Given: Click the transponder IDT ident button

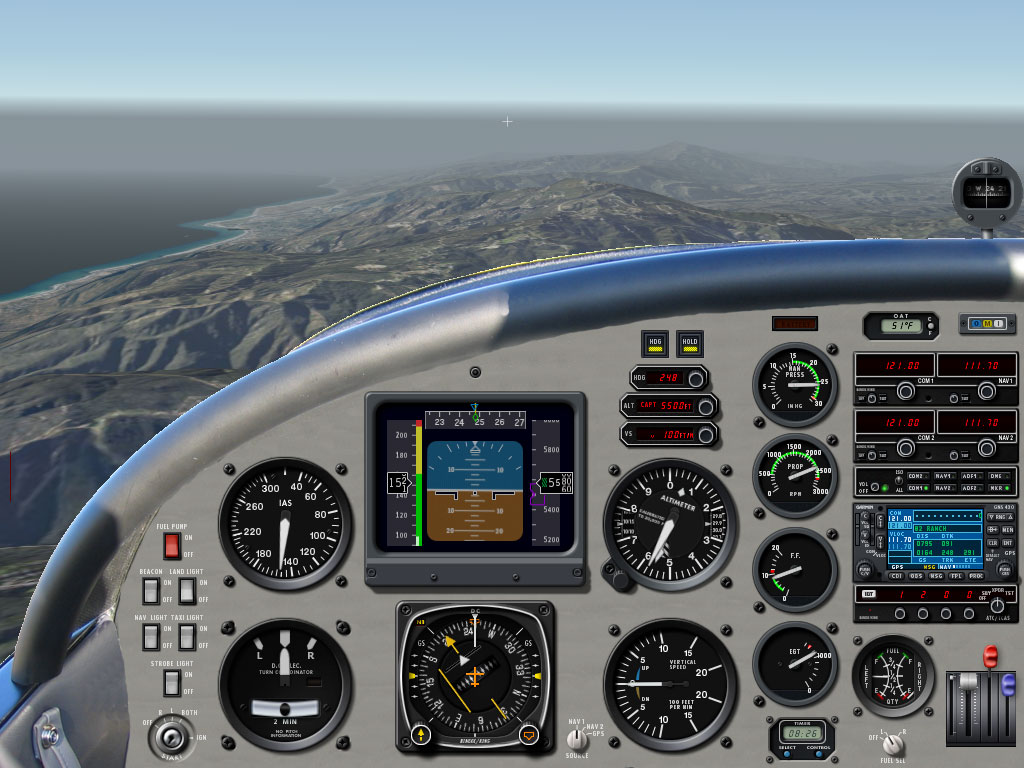Looking at the screenshot, I should (x=868, y=594).
